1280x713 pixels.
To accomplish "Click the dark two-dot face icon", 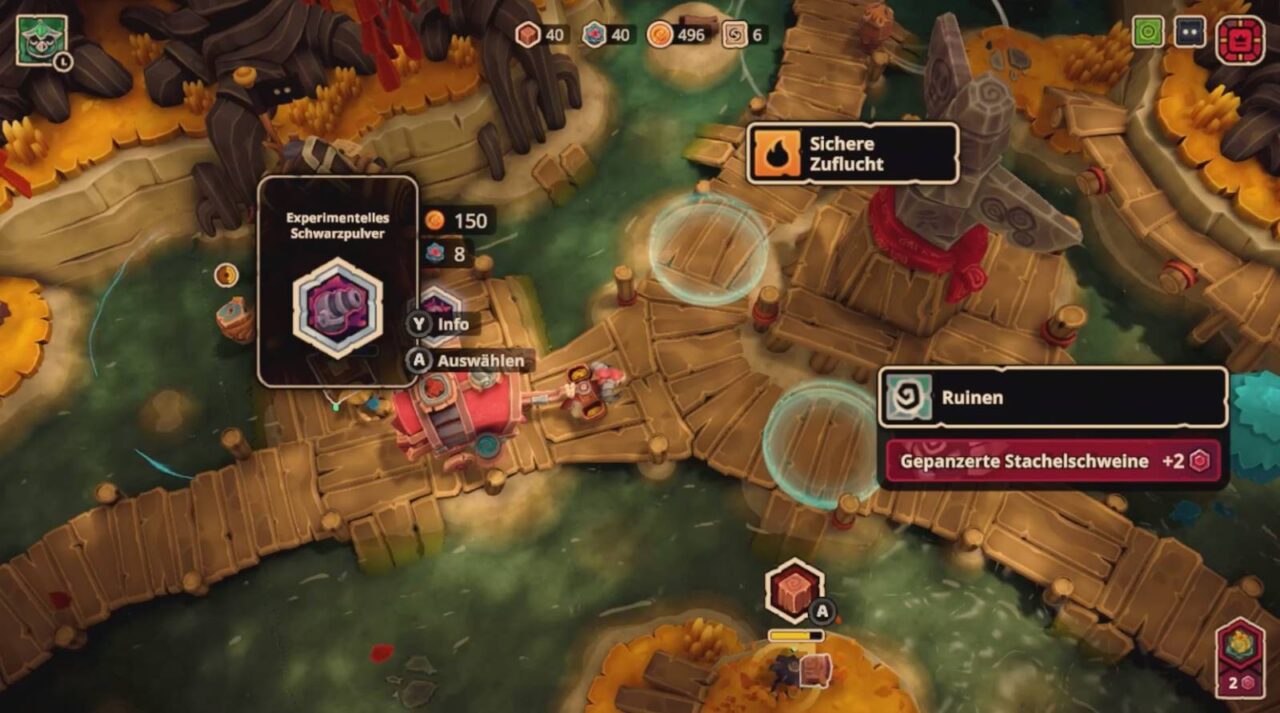I will click(x=1190, y=32).
